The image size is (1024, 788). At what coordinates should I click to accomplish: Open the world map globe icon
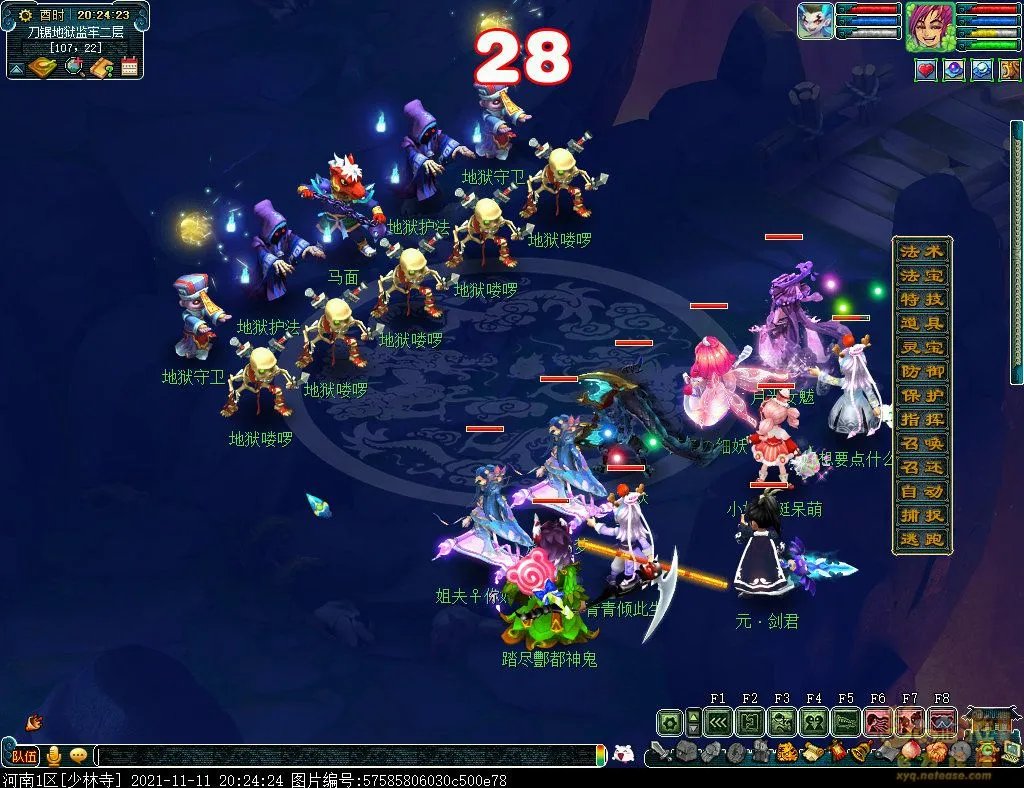74,67
